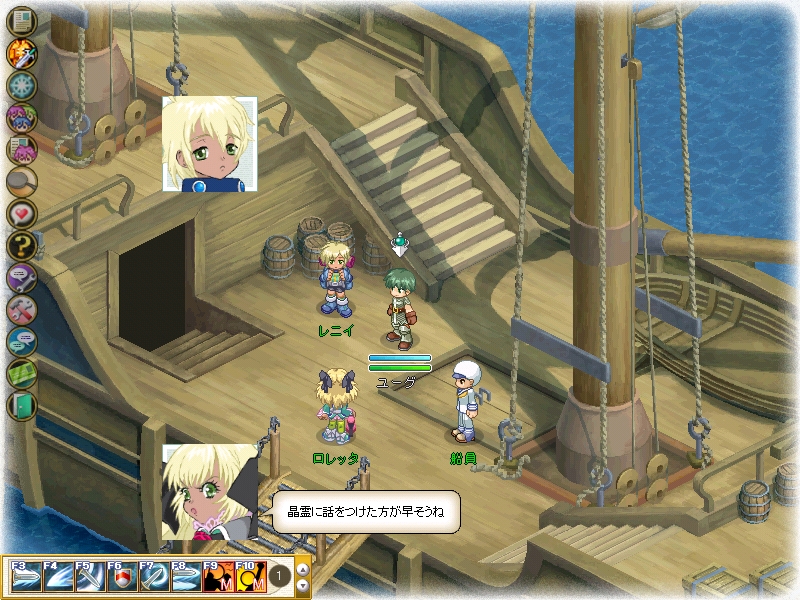
Task: Switch hotbar page with the down arrow
Action: click(x=303, y=585)
